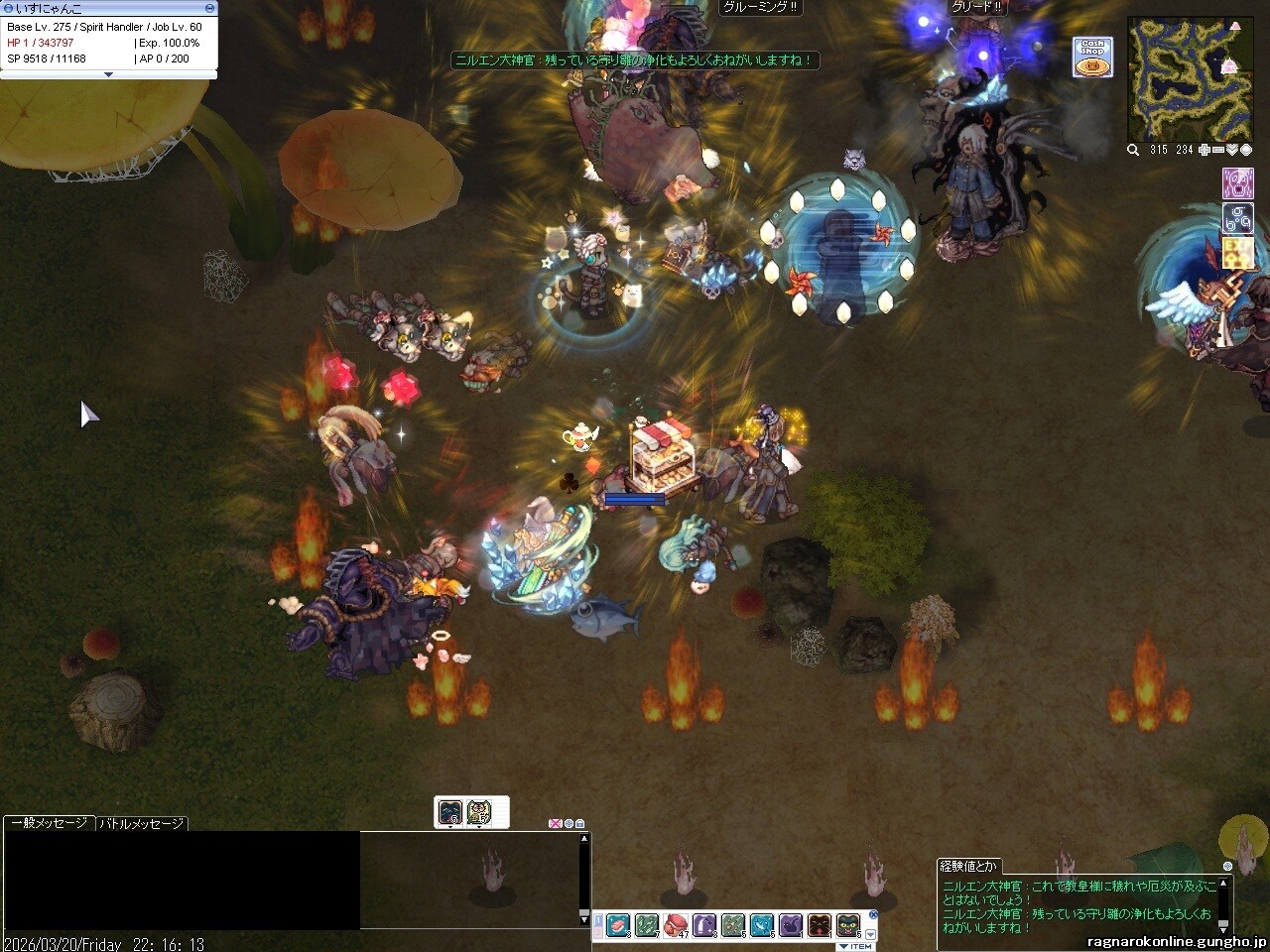Switch to the 一般メッセージ chat tab
Screen dimensions: 1270x952
pos(49,823)
